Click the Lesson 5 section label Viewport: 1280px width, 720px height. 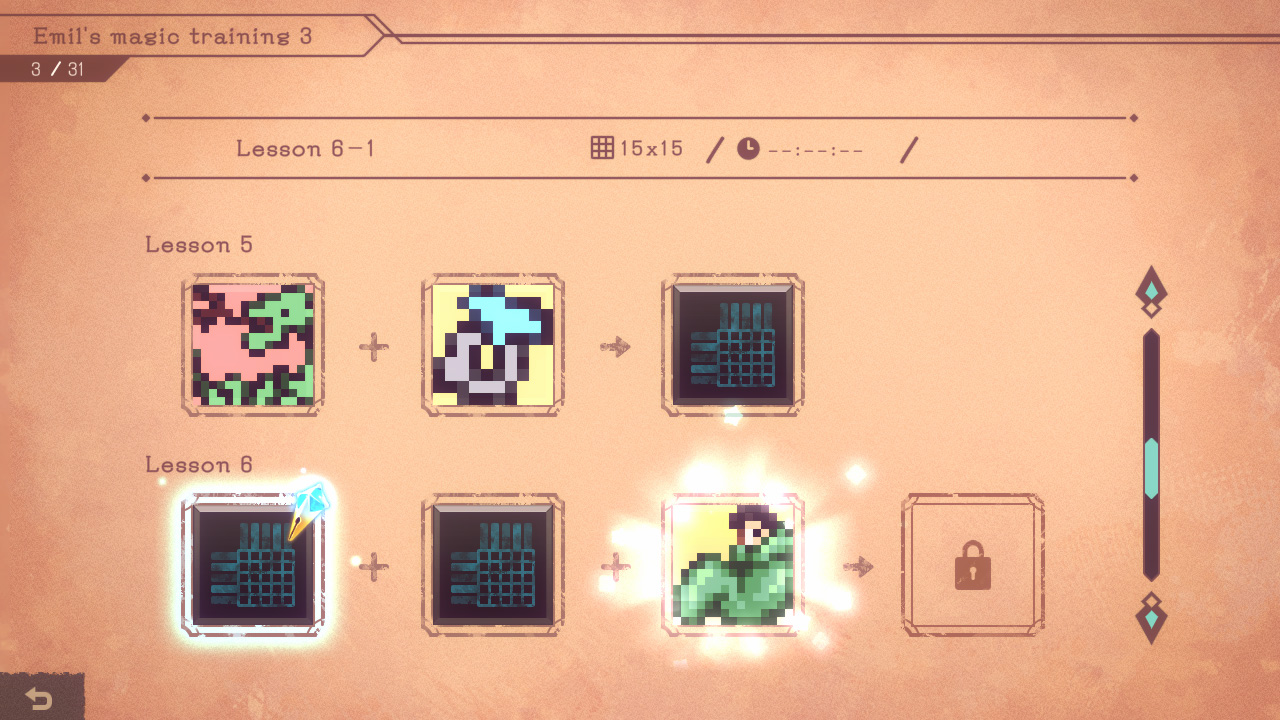(198, 245)
